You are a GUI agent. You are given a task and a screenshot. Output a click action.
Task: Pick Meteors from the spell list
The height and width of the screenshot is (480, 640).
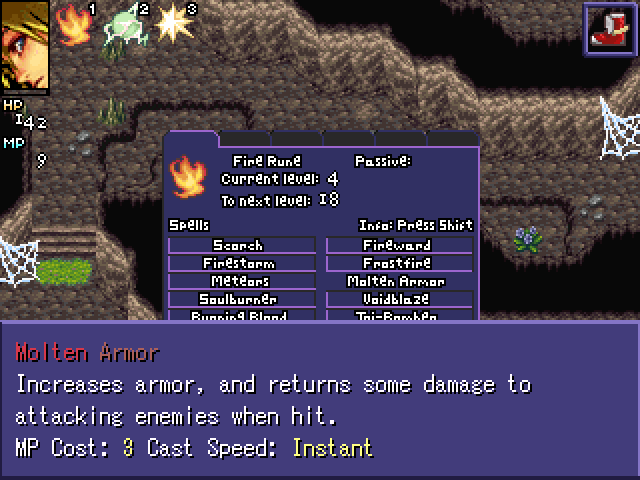point(241,281)
